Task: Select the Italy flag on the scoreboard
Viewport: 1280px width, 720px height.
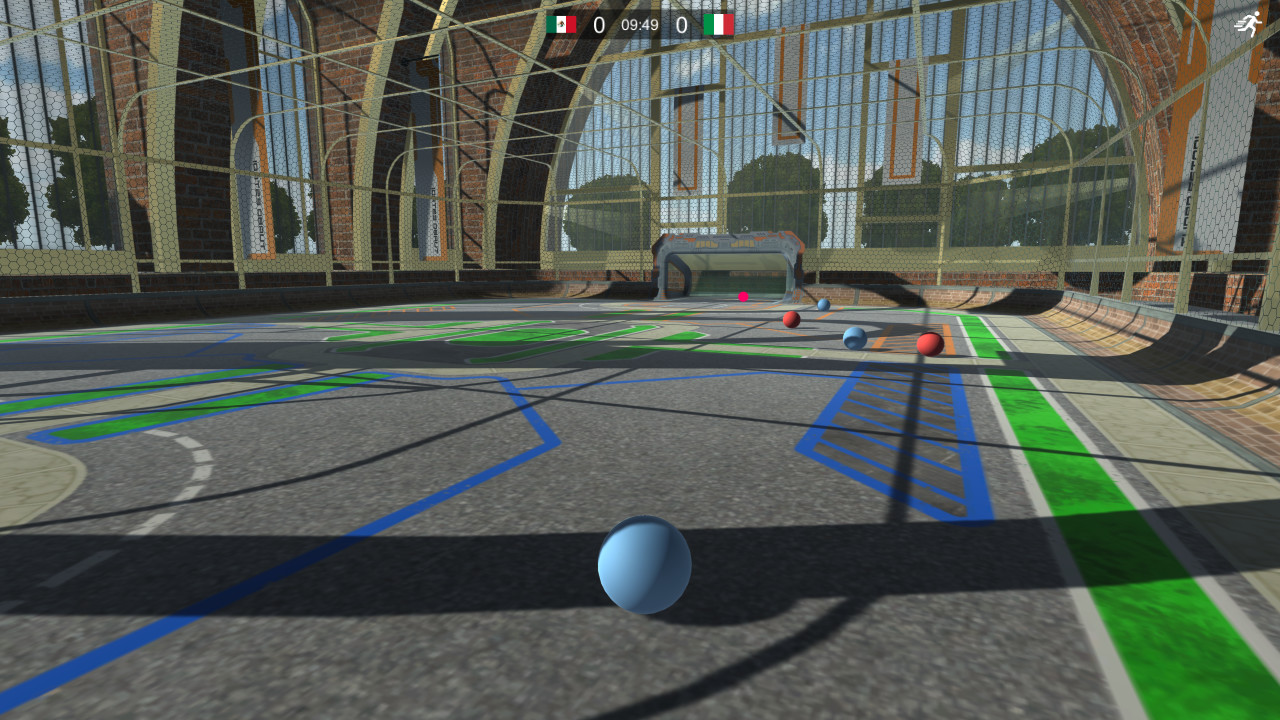Action: [717, 22]
